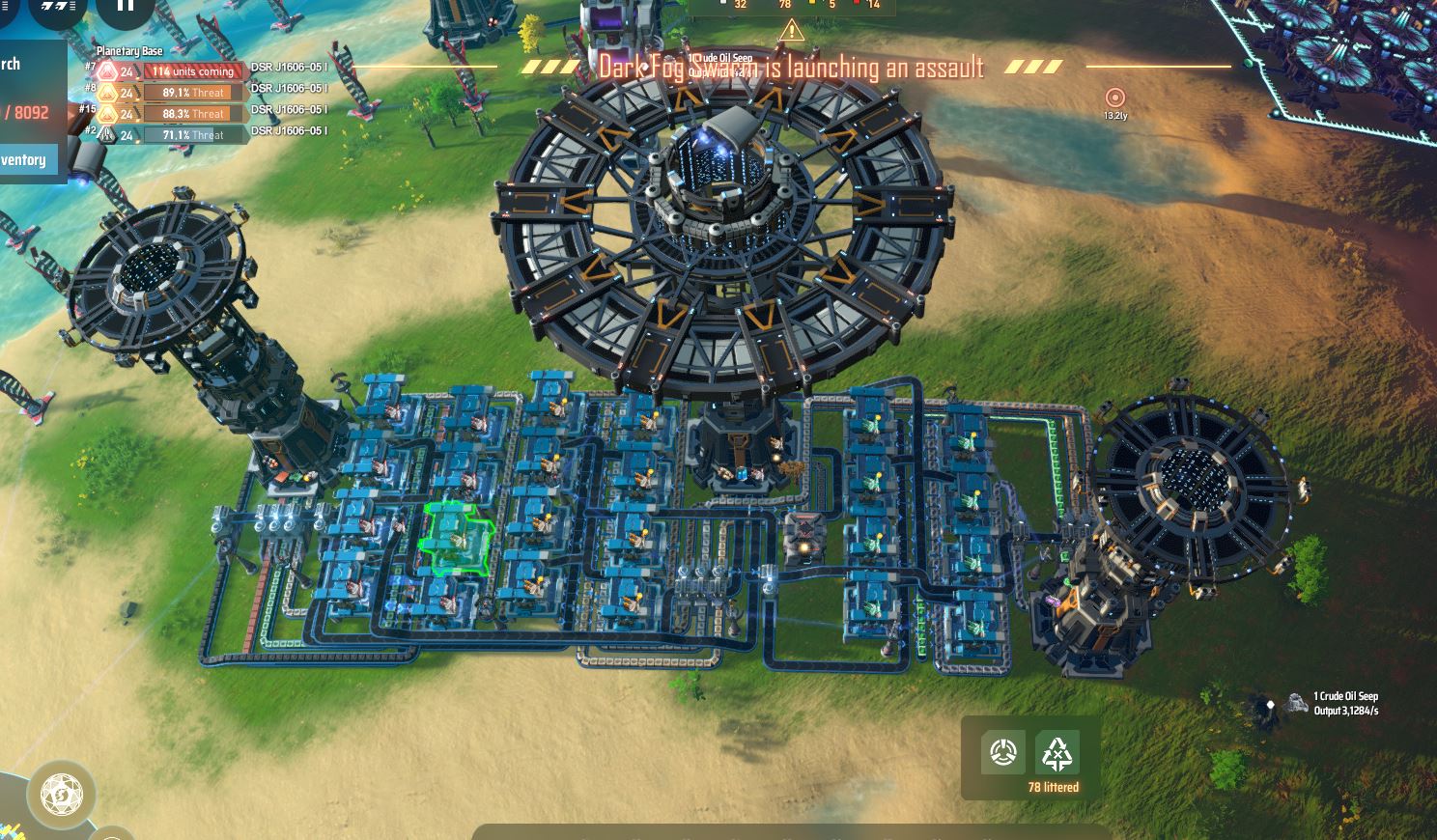This screenshot has height=840, width=1437.
Task: Open the menu icon in top-left corner
Action: (x=6, y=6)
